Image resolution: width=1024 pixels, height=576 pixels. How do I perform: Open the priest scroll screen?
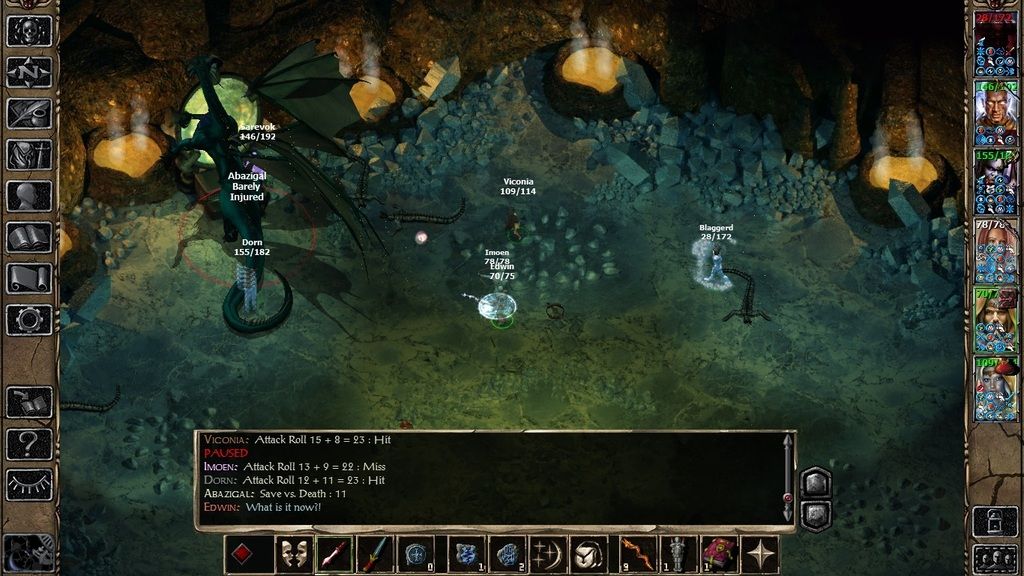coord(29,278)
